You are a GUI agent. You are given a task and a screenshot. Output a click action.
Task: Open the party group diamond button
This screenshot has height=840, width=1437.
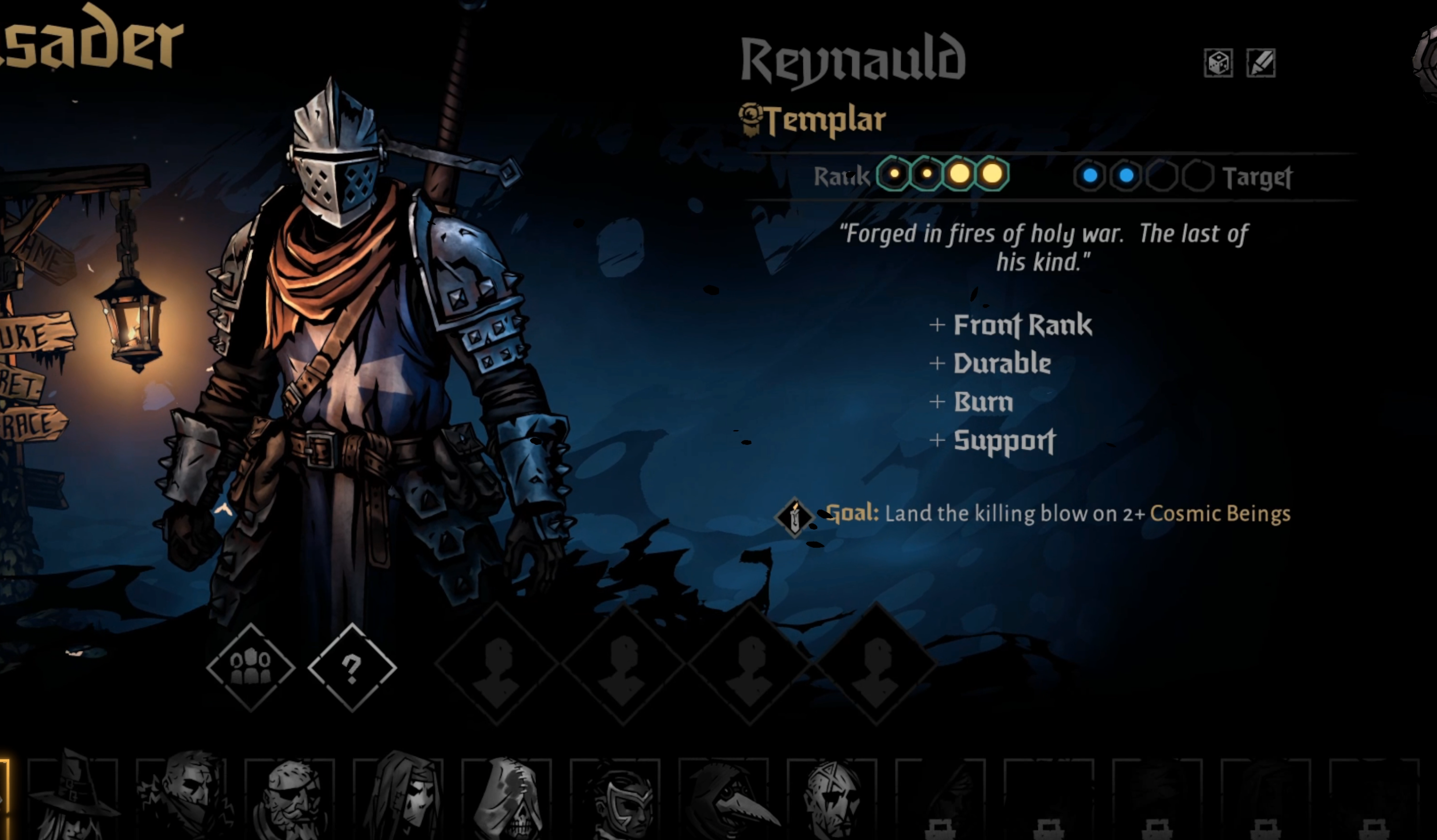coord(251,667)
